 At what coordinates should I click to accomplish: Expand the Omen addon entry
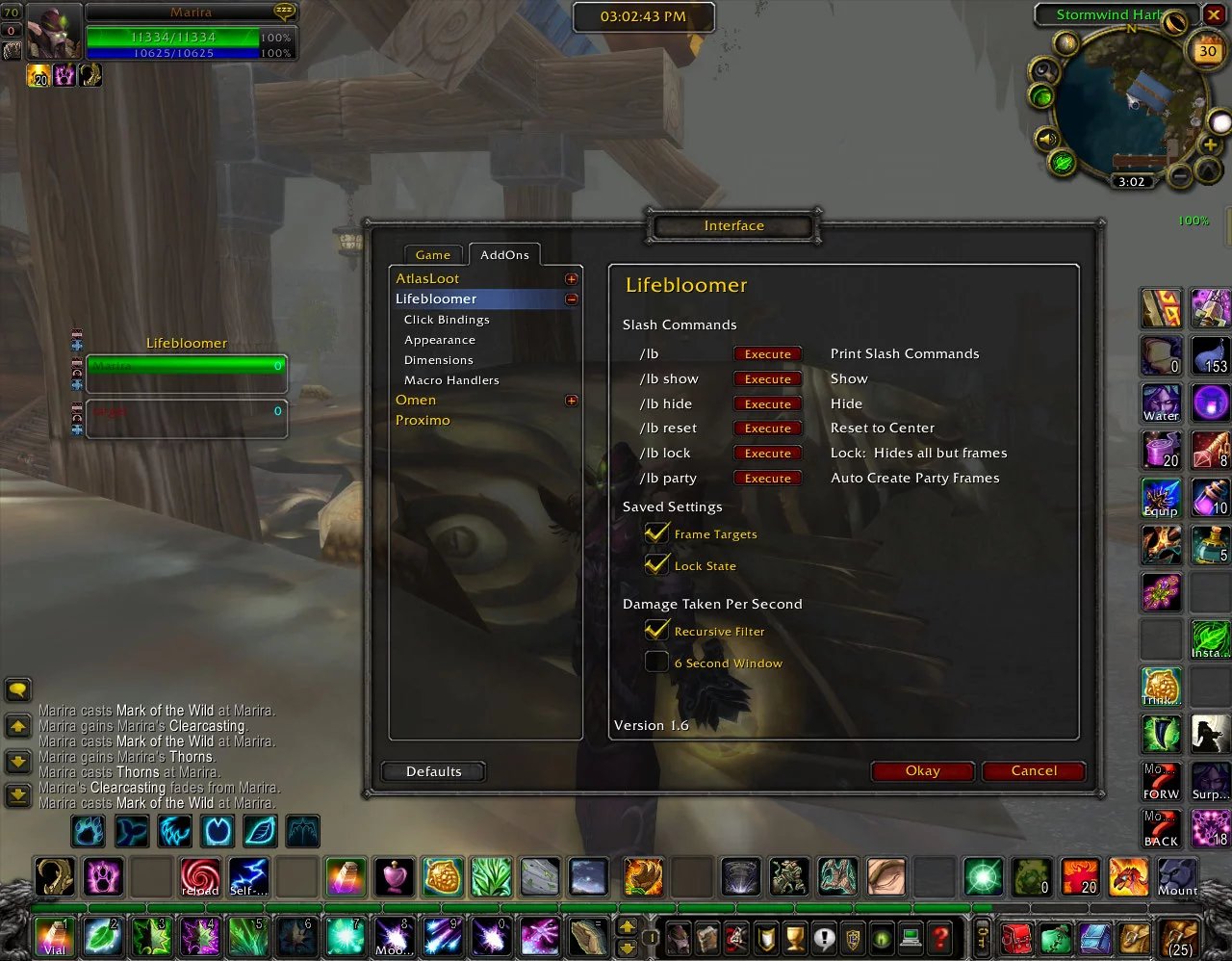click(571, 401)
